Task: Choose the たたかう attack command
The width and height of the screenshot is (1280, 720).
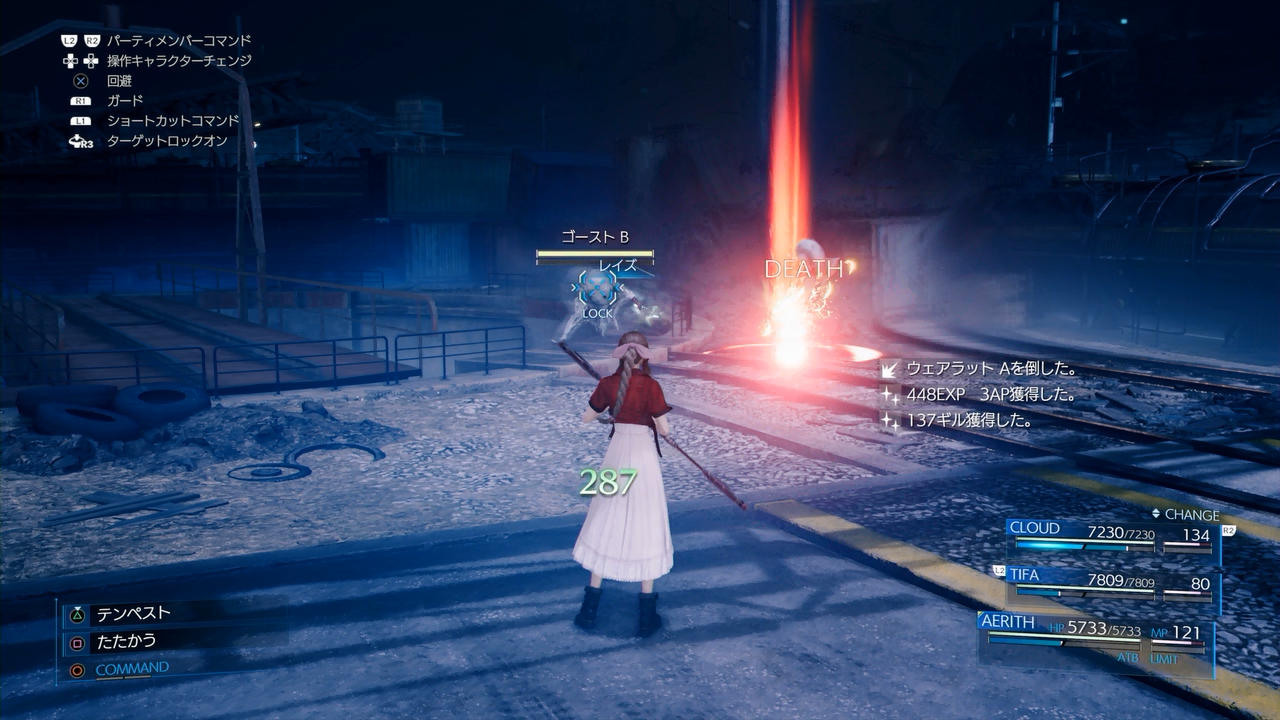Action: point(125,641)
